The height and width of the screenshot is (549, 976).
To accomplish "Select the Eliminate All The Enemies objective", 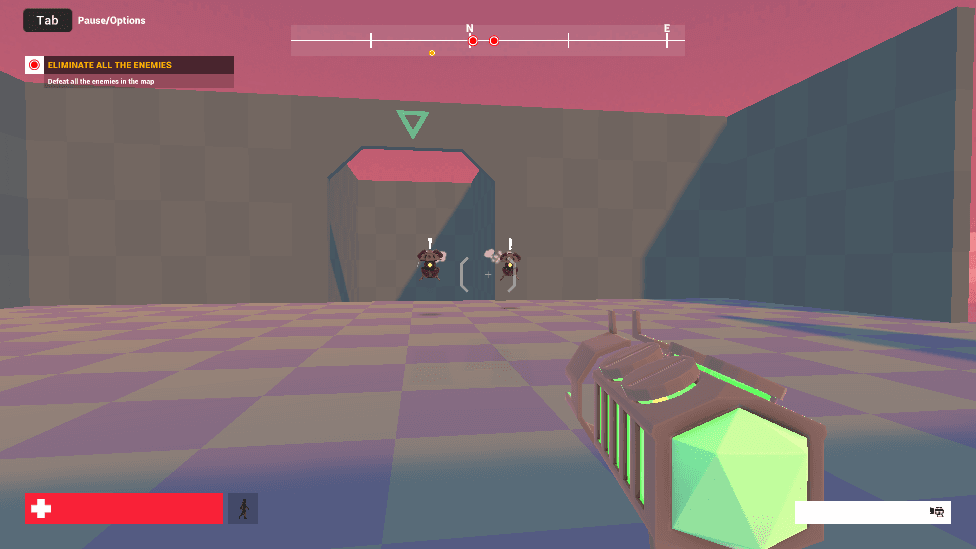I will coord(110,65).
